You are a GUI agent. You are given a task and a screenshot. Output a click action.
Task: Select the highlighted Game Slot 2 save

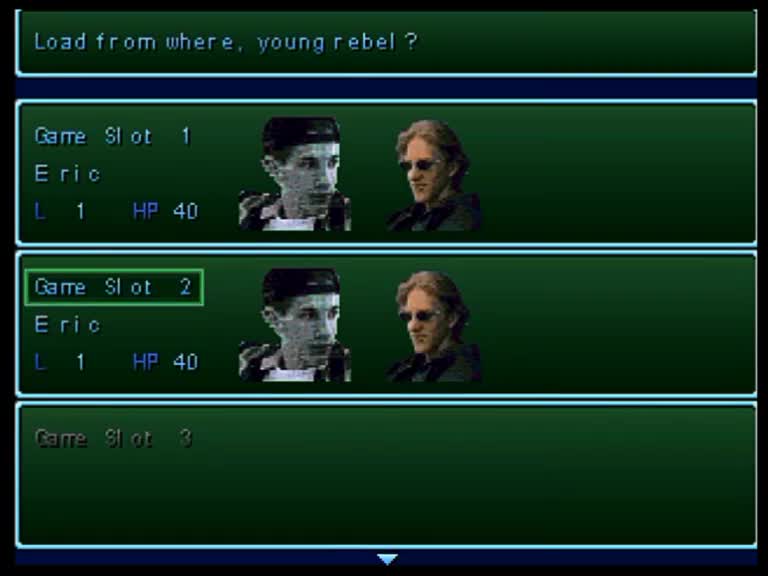tap(386, 323)
